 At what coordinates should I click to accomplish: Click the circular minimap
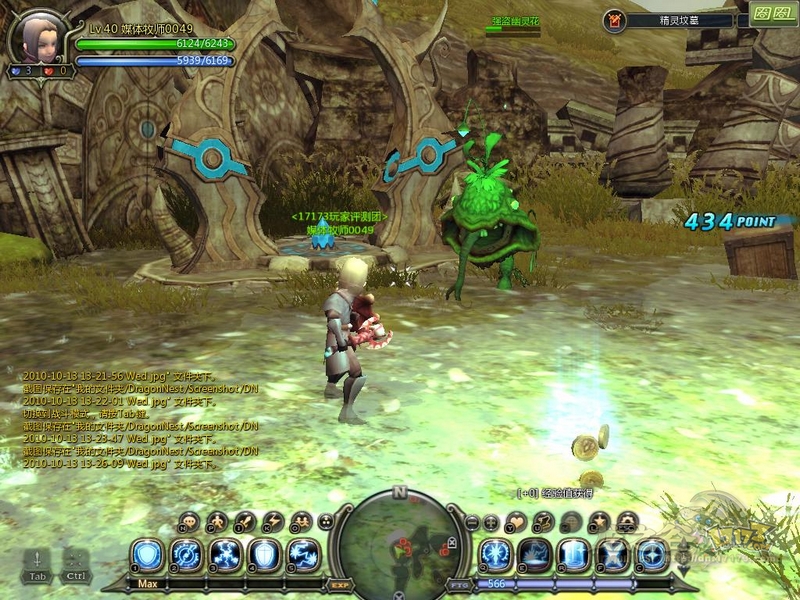coord(399,546)
